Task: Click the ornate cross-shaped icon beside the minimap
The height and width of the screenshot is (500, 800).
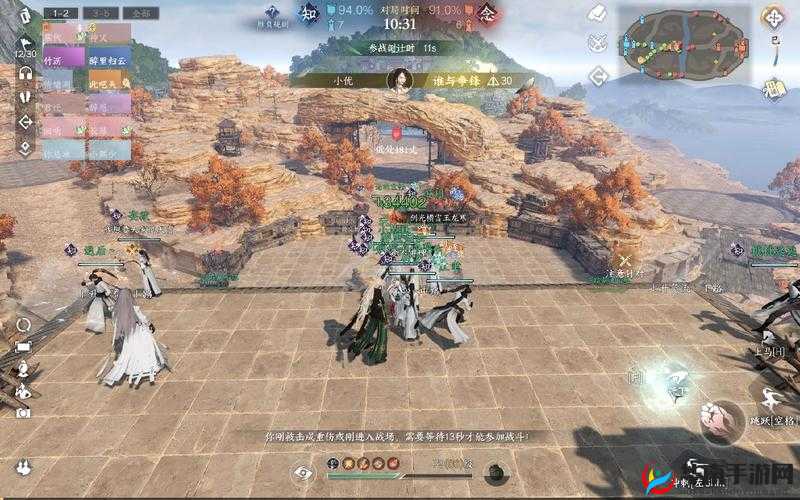Action: (774, 17)
